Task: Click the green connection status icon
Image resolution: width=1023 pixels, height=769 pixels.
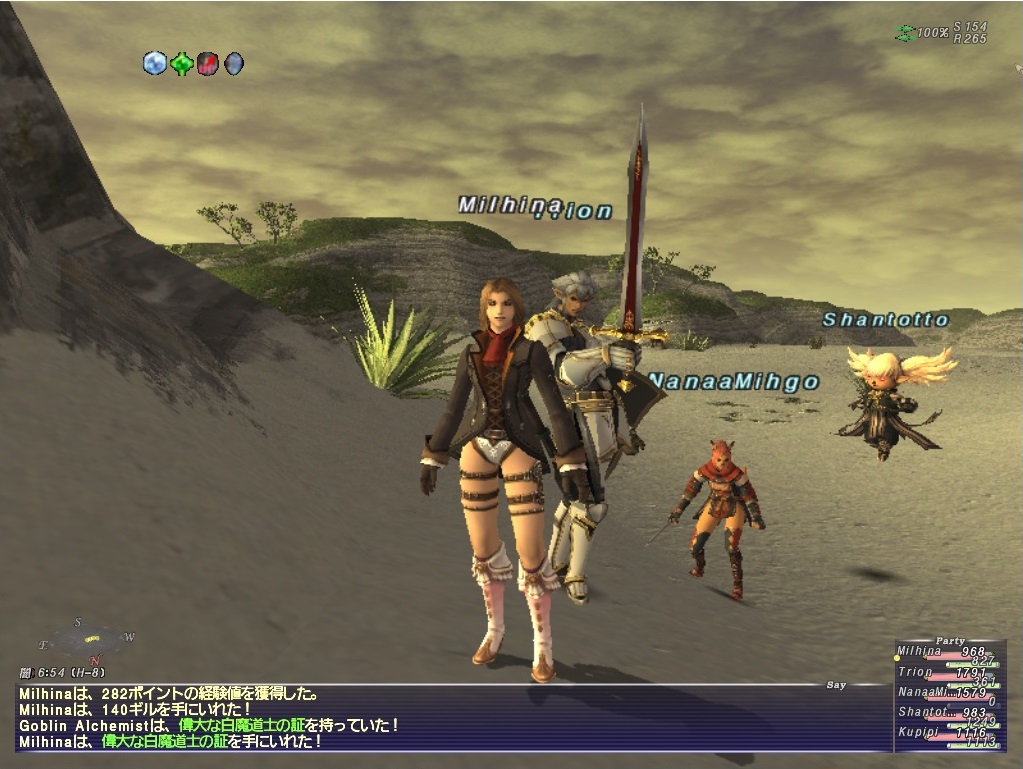Action: coord(904,33)
